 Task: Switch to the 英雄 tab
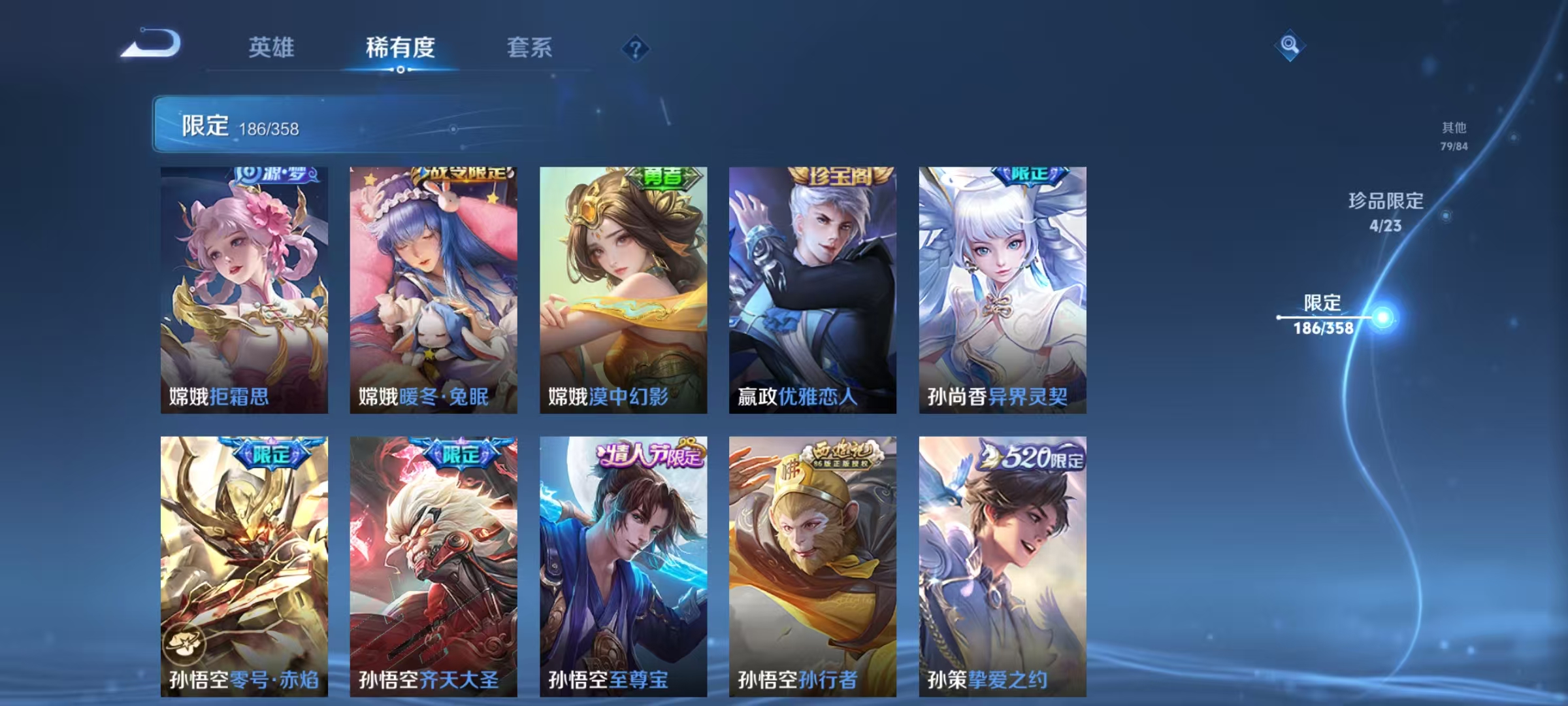click(272, 46)
